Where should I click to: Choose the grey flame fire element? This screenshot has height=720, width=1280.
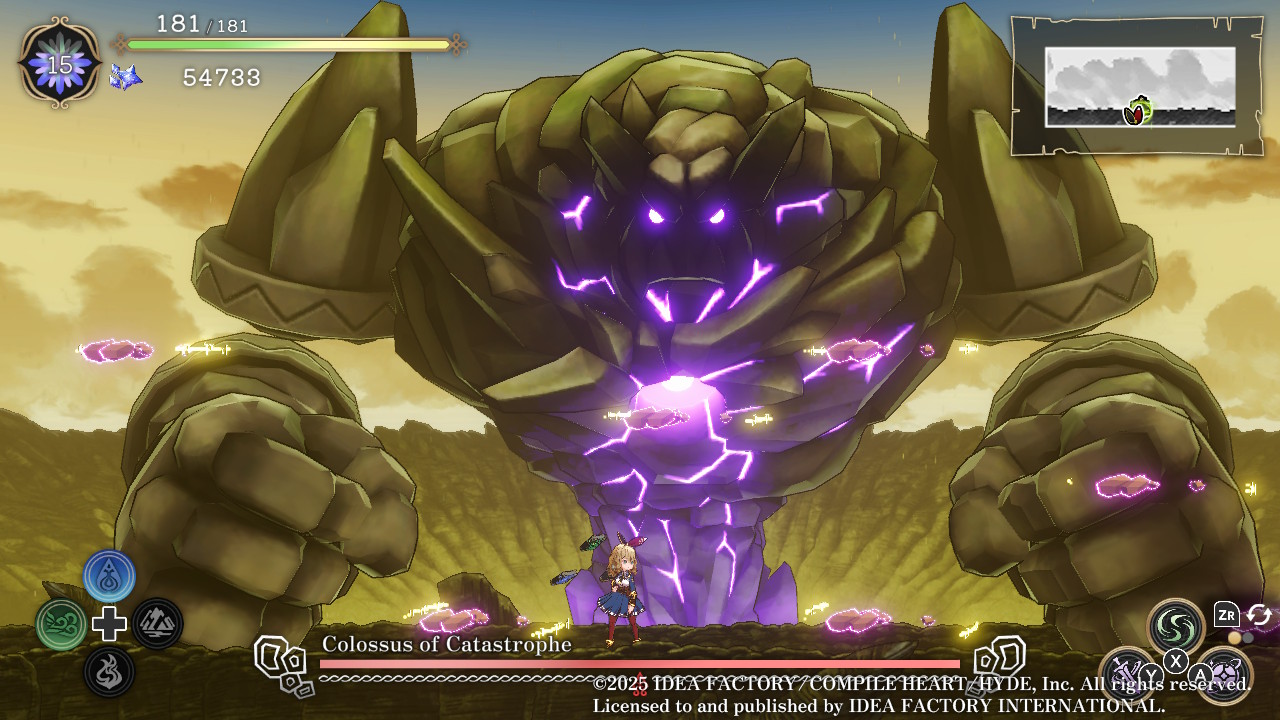110,671
